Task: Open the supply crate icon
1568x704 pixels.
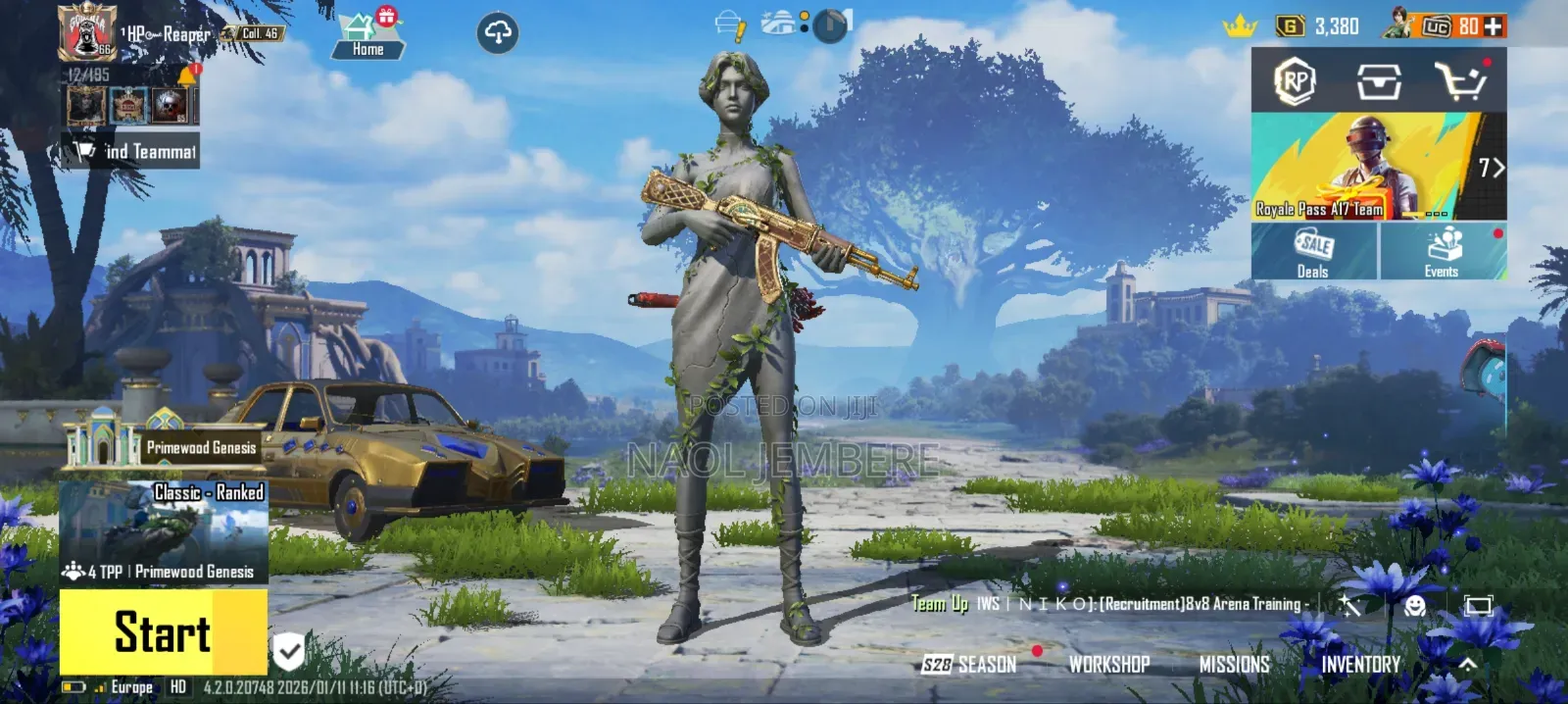Action: coord(1378,81)
